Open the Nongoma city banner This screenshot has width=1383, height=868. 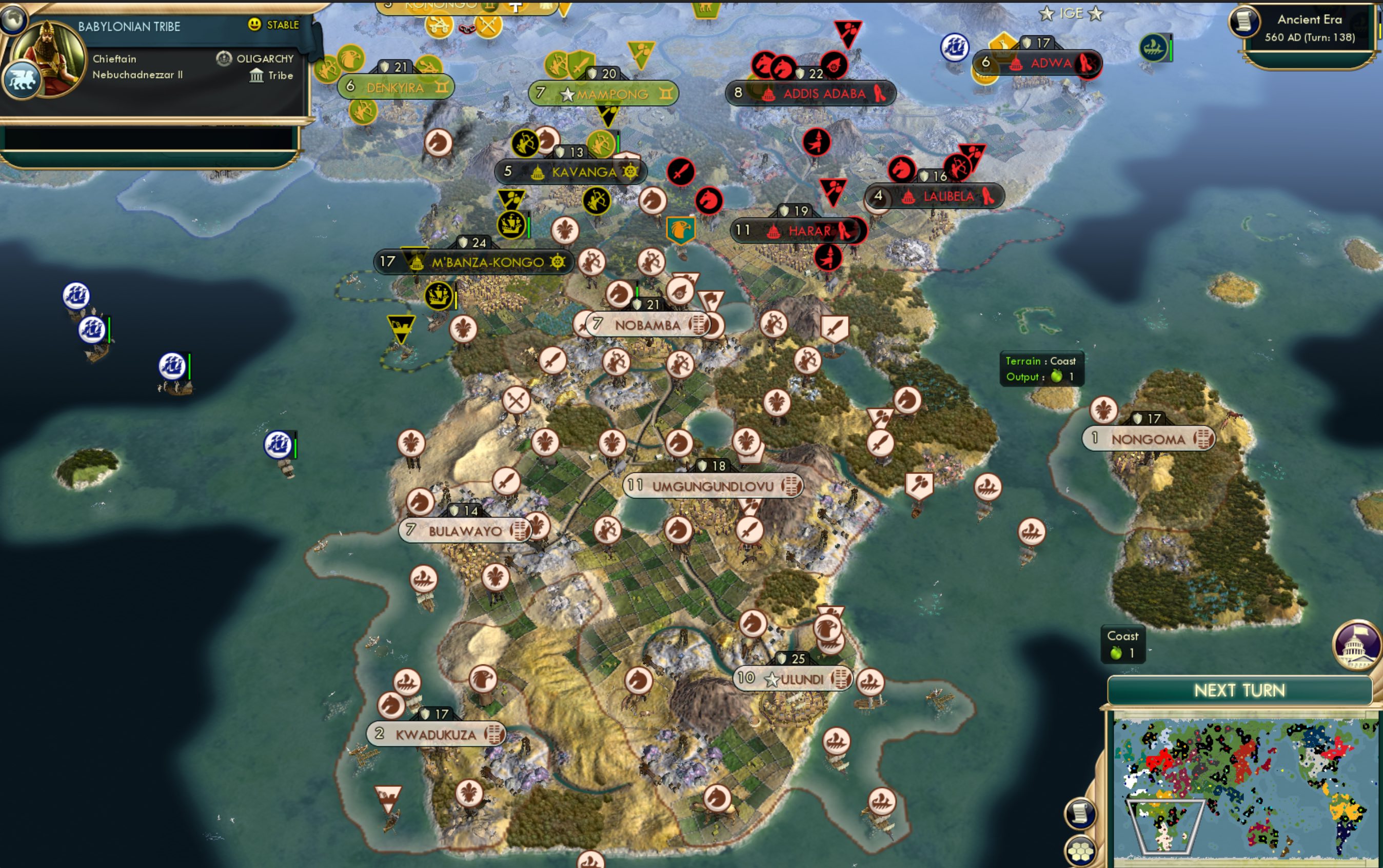tap(1148, 439)
